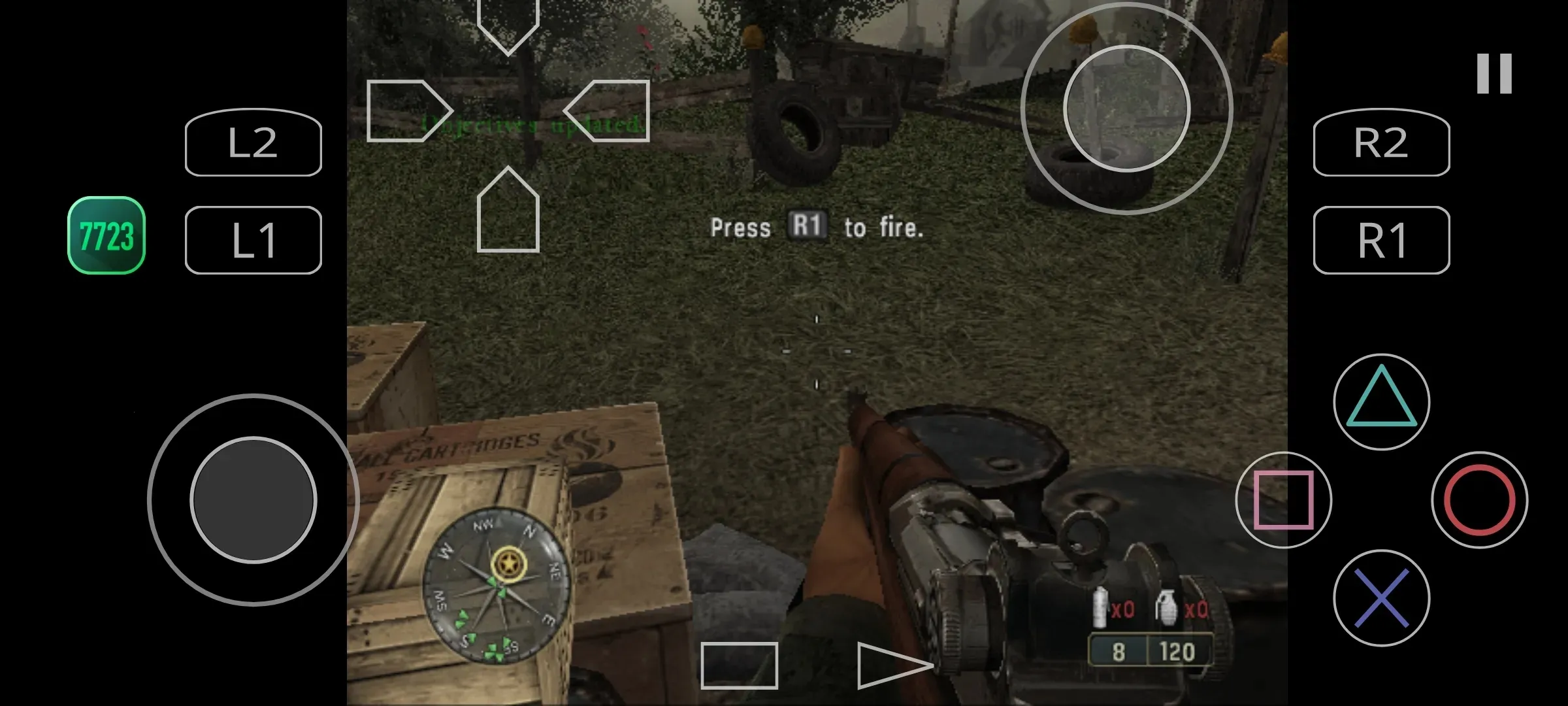The width and height of the screenshot is (1568, 706).
Task: Tap the rectangular Select button
Action: coord(739,665)
